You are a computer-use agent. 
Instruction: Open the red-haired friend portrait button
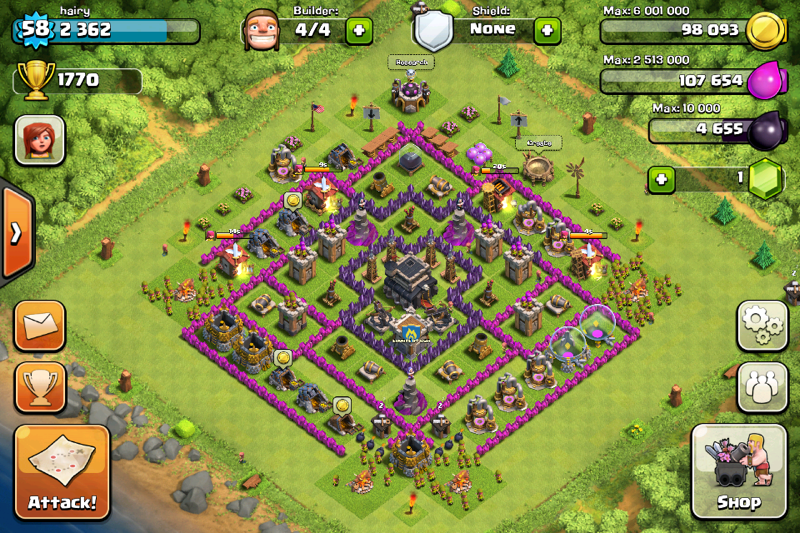tap(40, 140)
